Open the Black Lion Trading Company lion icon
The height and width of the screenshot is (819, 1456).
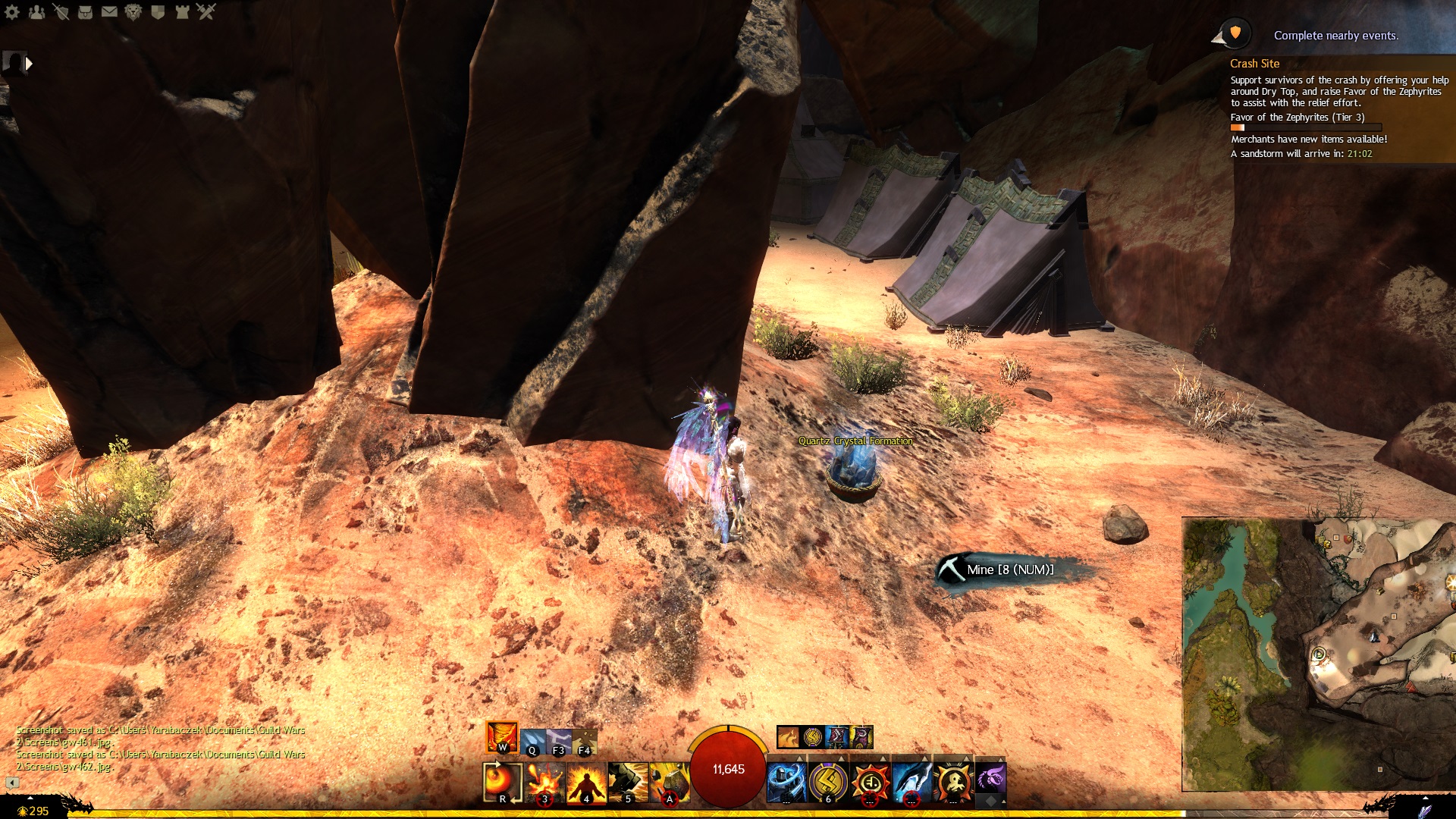[x=133, y=11]
